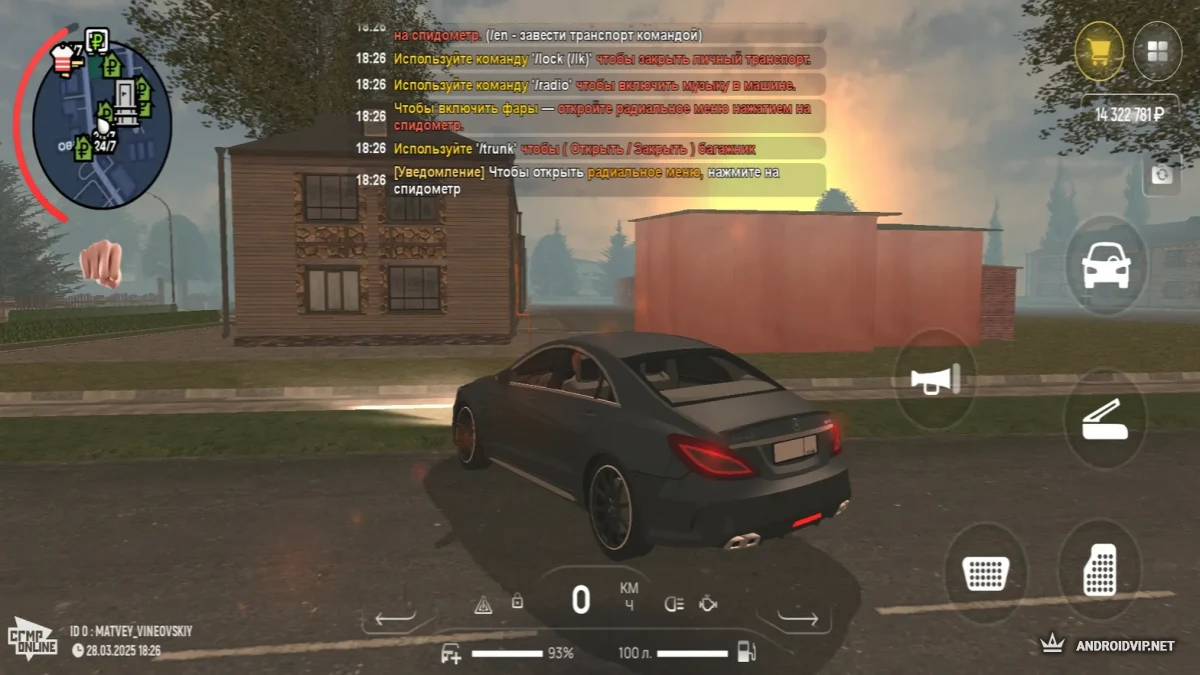Open the chat message log
Image resolution: width=1200 pixels, height=675 pixels.
pos(590,110)
